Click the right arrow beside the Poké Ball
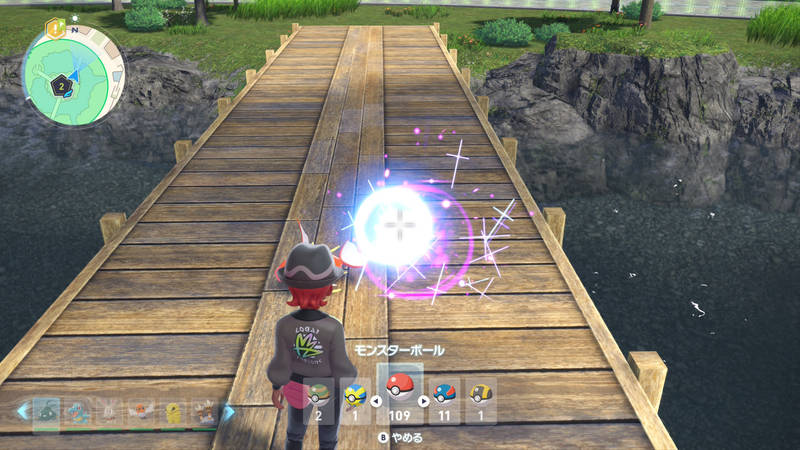 pos(423,401)
